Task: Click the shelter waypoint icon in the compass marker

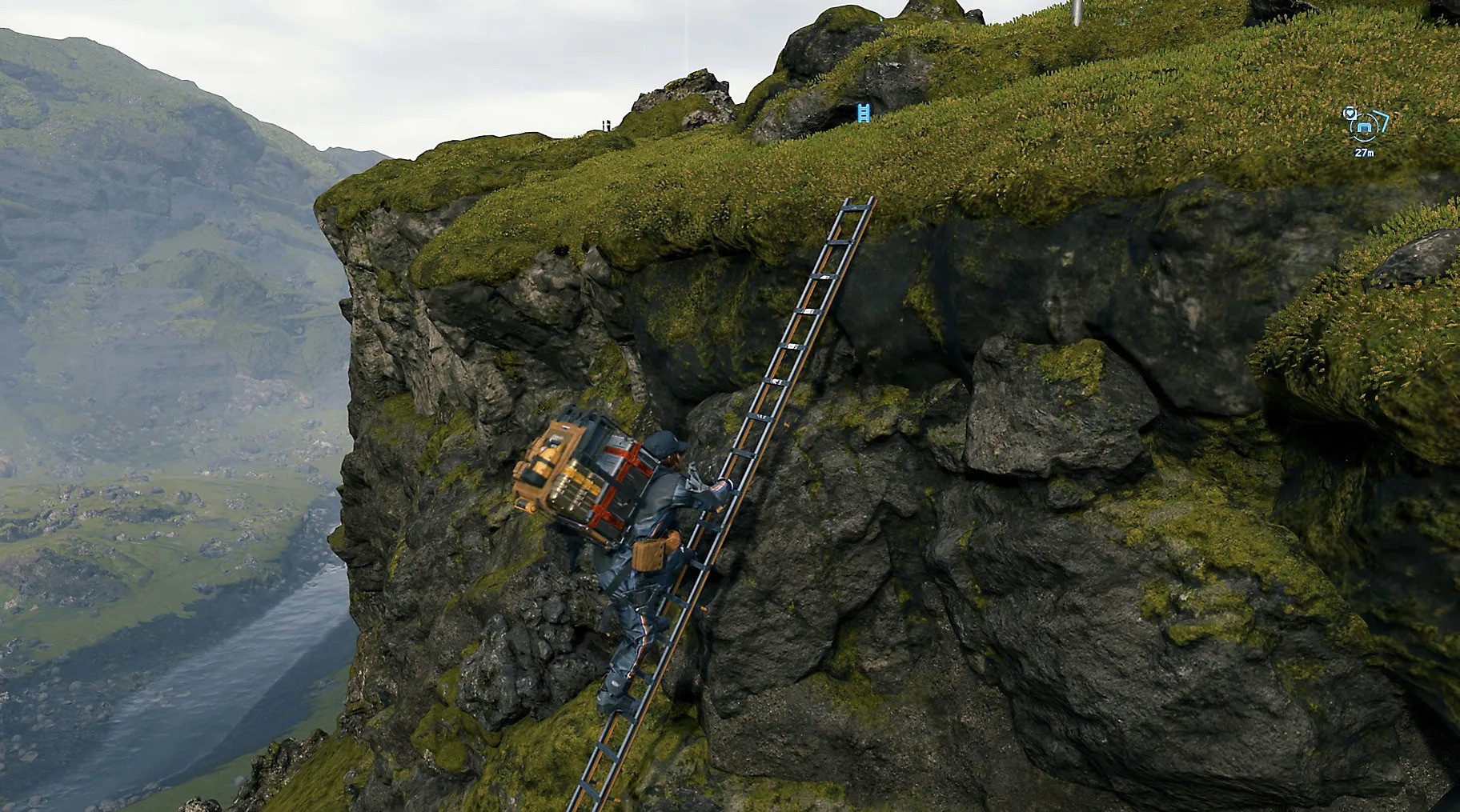Action: point(1365,127)
